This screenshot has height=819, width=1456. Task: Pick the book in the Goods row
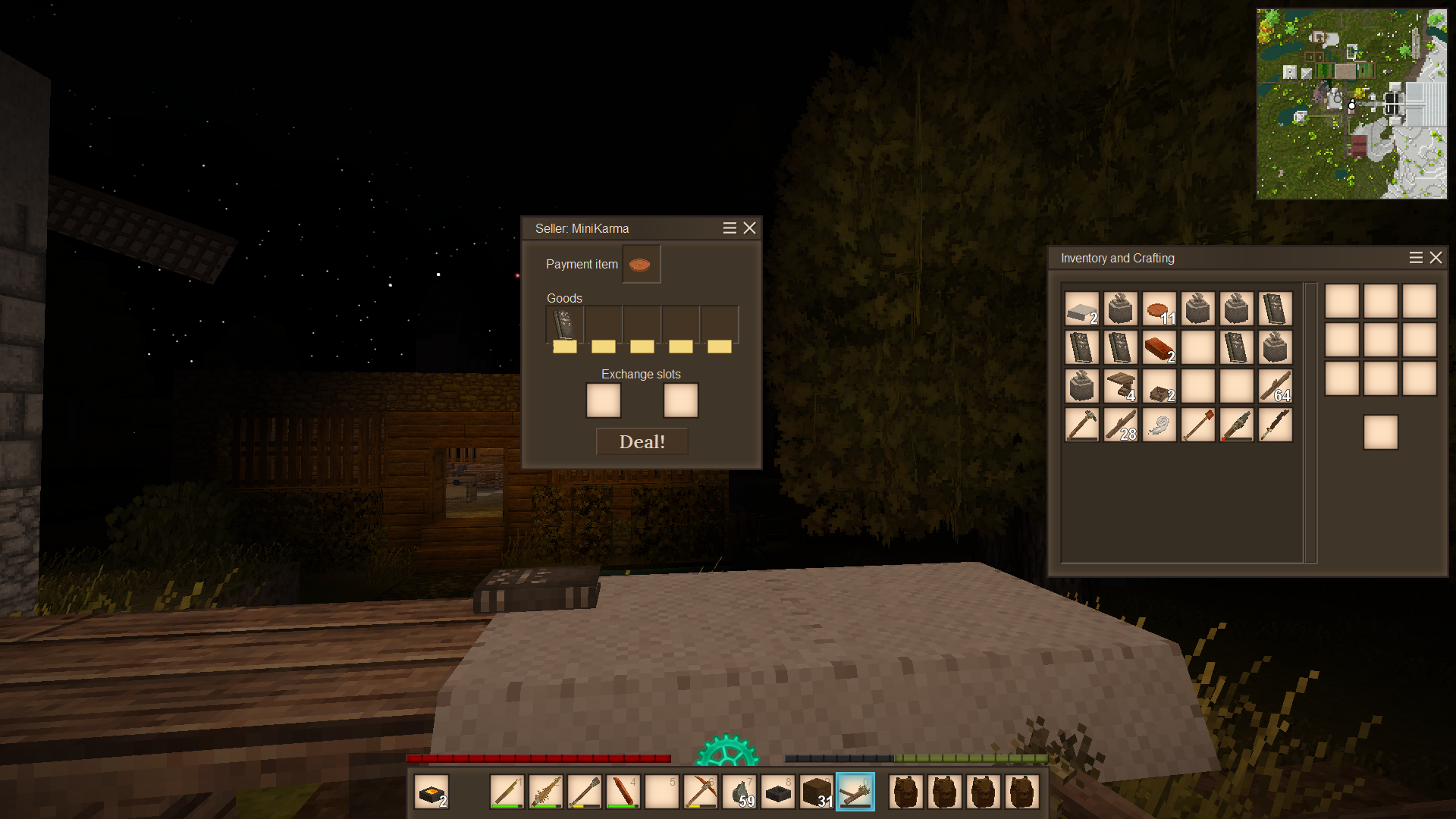564,325
